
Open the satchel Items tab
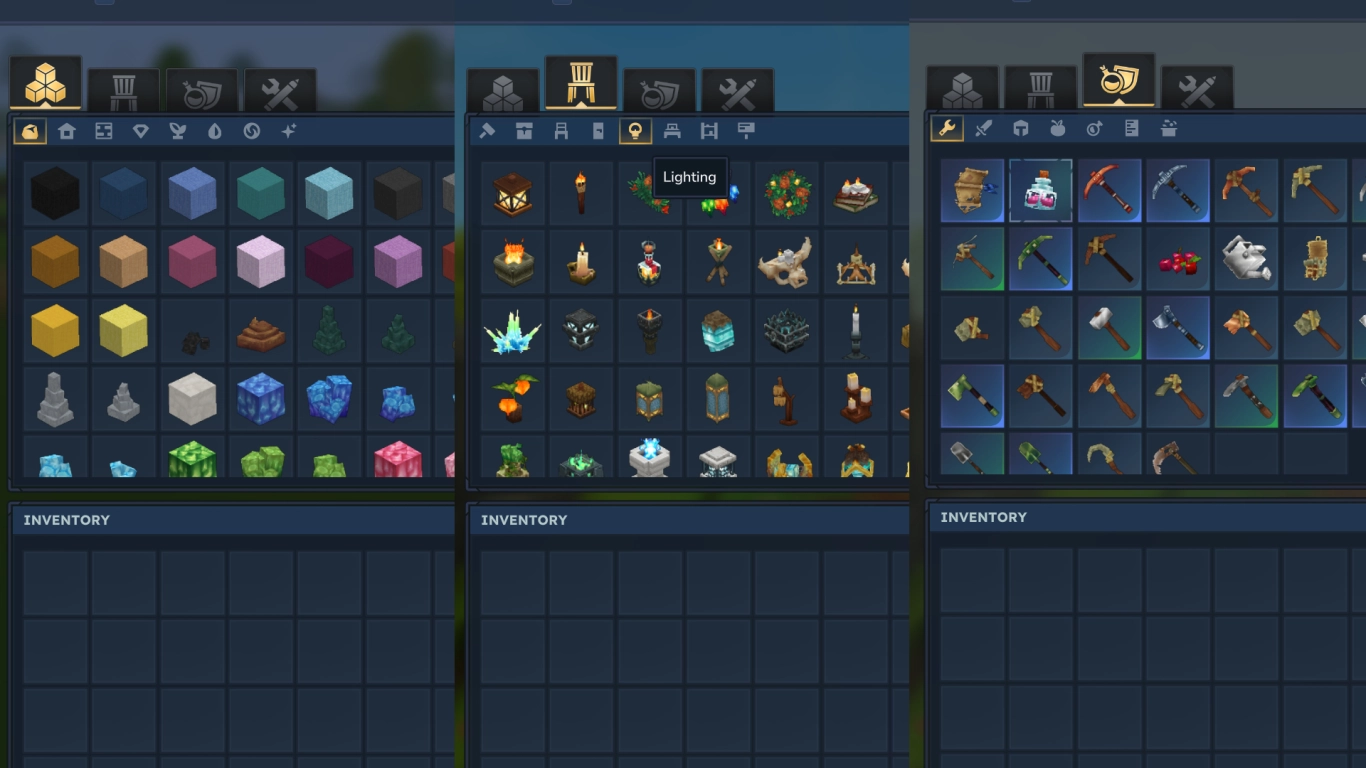tap(1117, 85)
